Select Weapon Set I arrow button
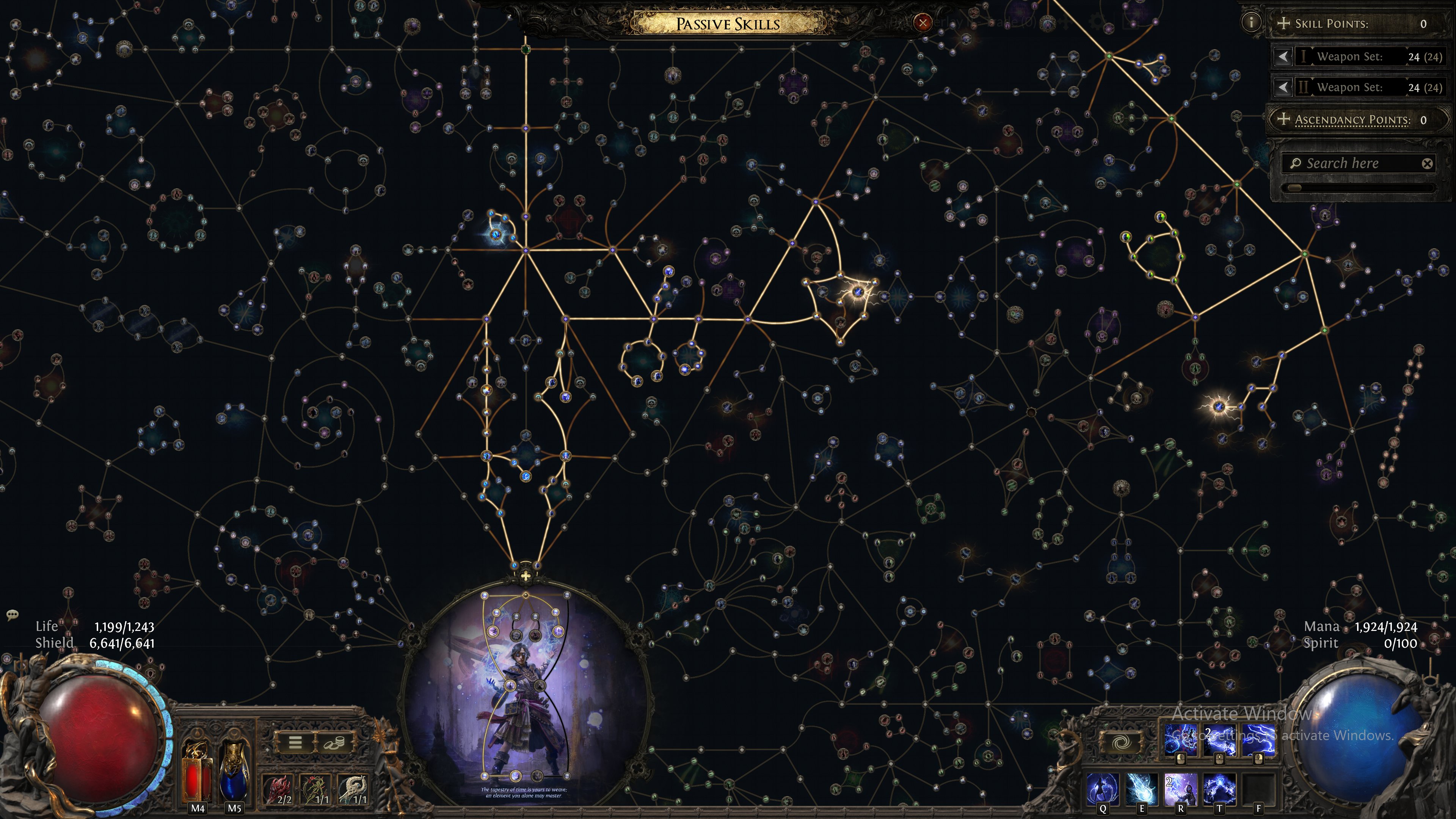This screenshot has width=1456, height=819. (x=1283, y=56)
